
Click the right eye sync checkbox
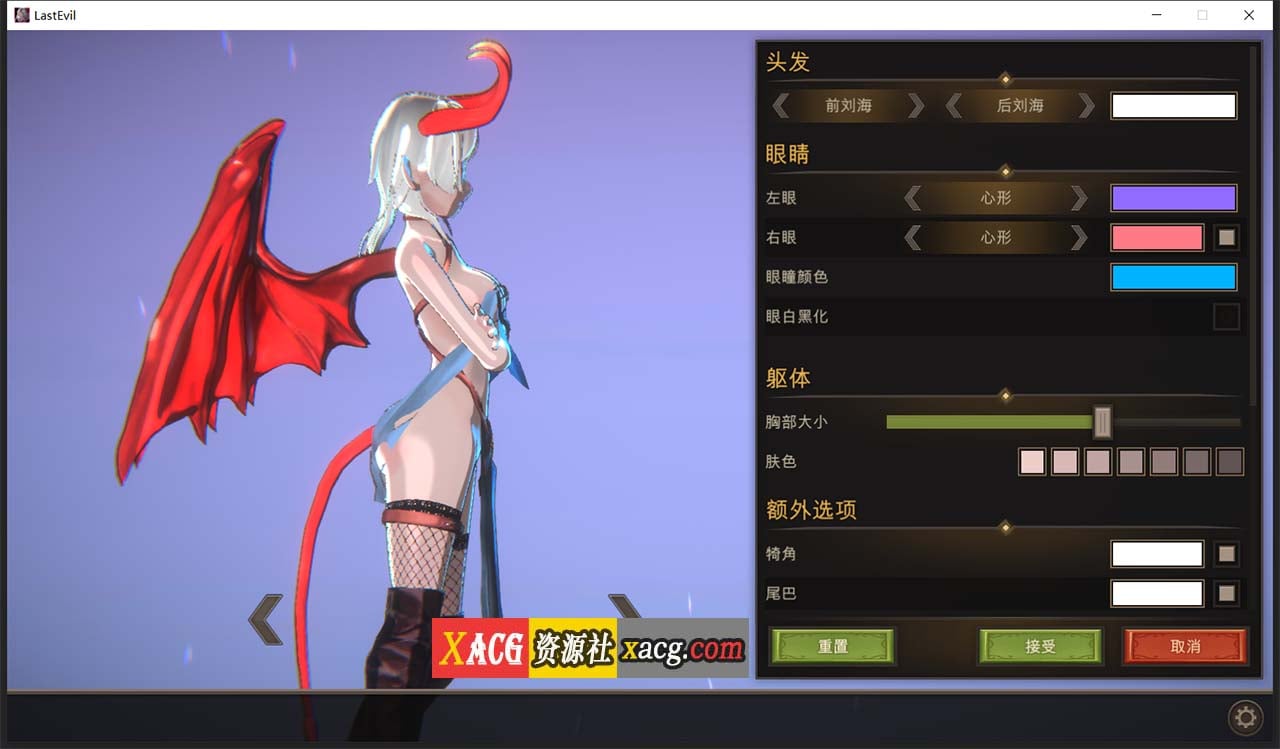(x=1226, y=237)
